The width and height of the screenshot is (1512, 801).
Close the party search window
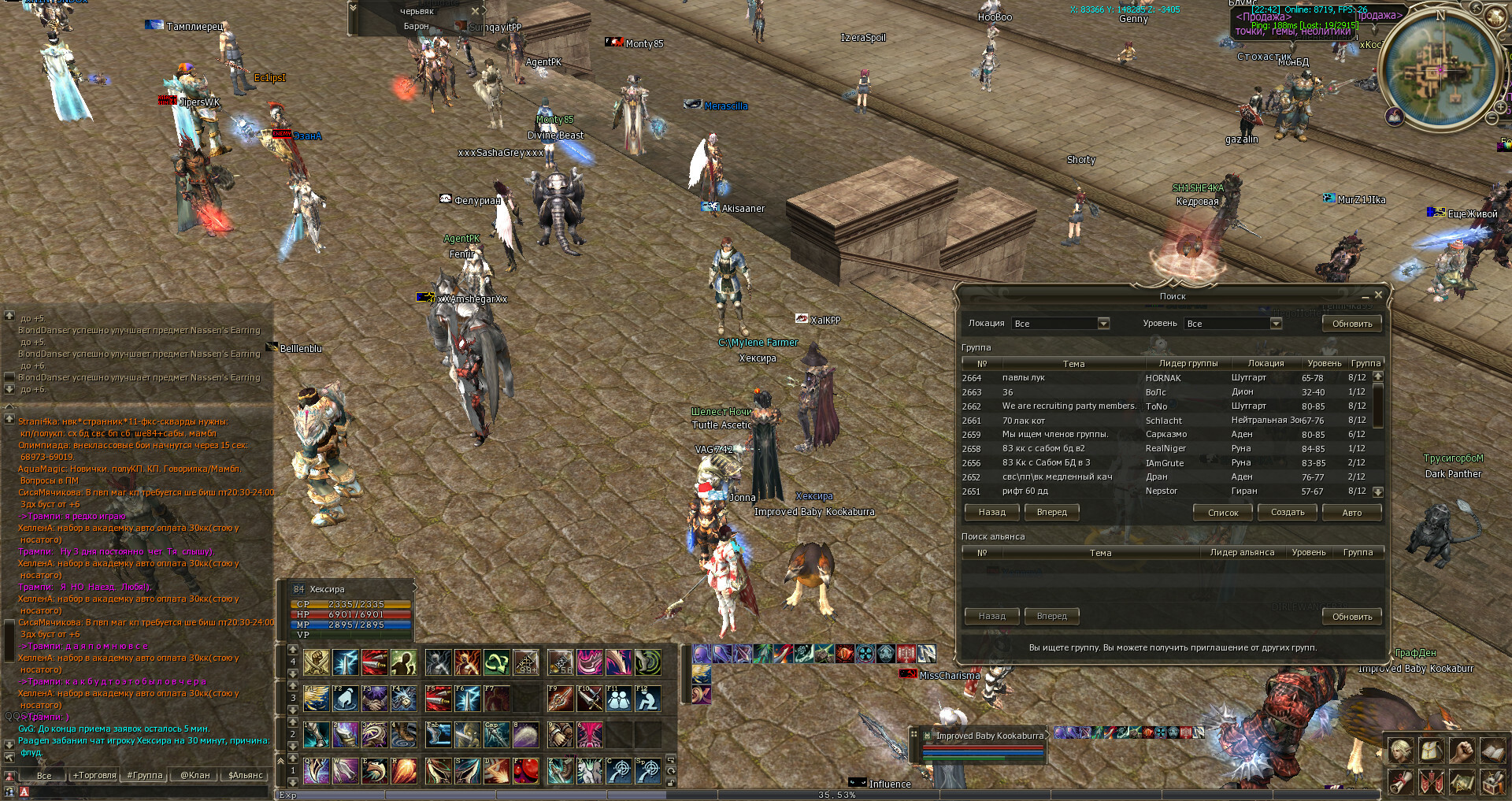click(x=1378, y=295)
